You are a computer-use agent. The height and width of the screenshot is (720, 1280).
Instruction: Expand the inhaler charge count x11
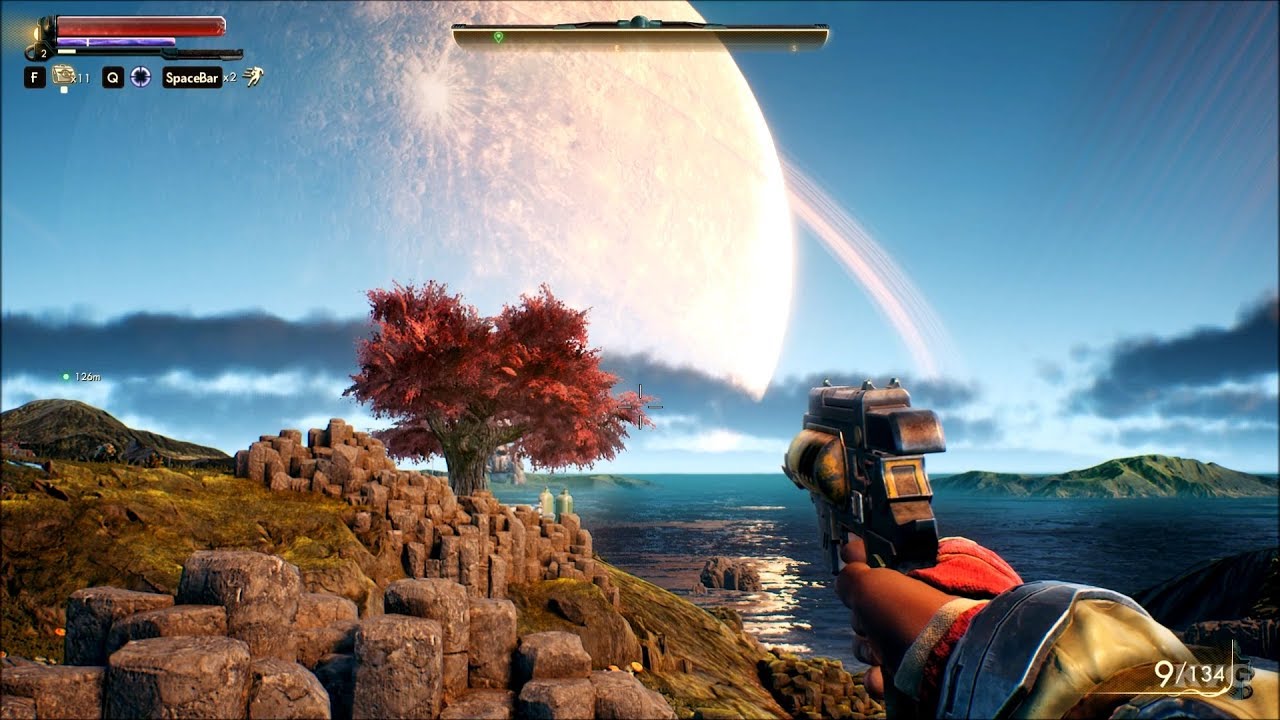[82, 77]
